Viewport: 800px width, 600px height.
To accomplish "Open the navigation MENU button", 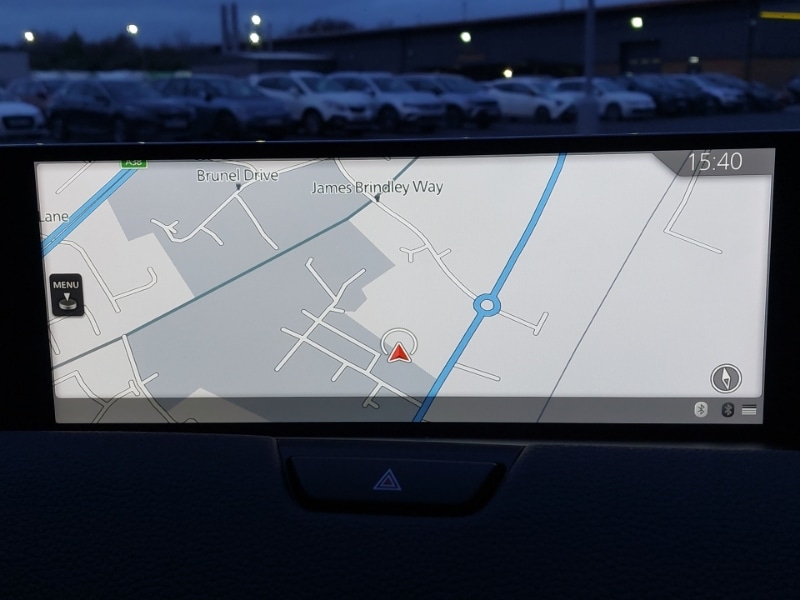I will (66, 295).
